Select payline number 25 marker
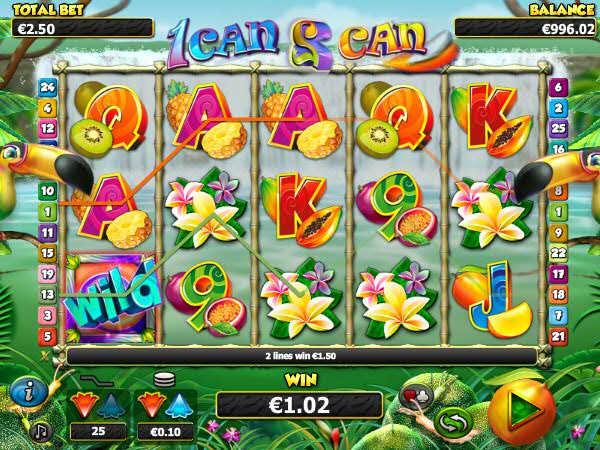The image size is (600, 450). pyautogui.click(x=558, y=128)
